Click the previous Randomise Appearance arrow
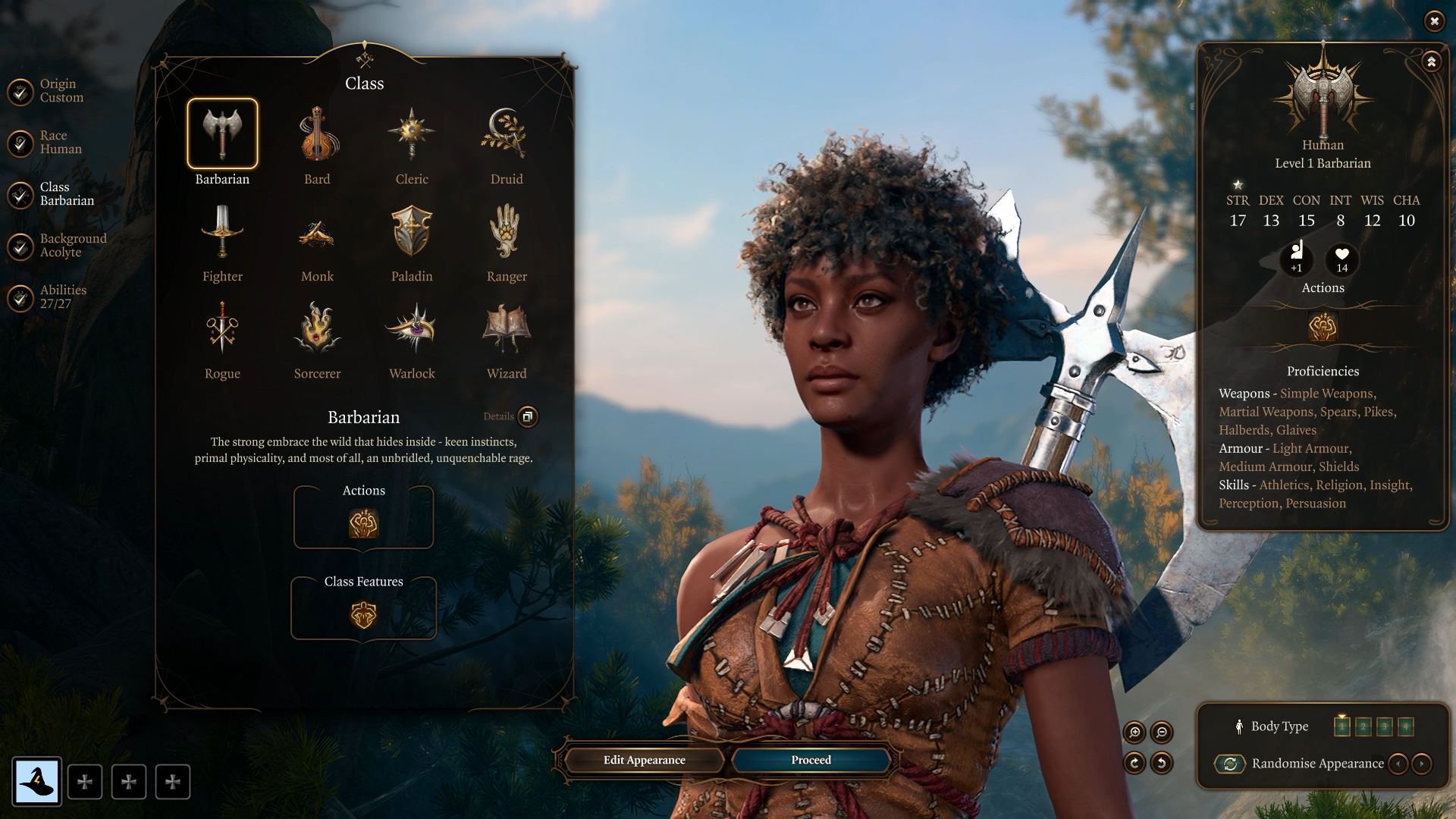The width and height of the screenshot is (1456, 819). click(1398, 764)
